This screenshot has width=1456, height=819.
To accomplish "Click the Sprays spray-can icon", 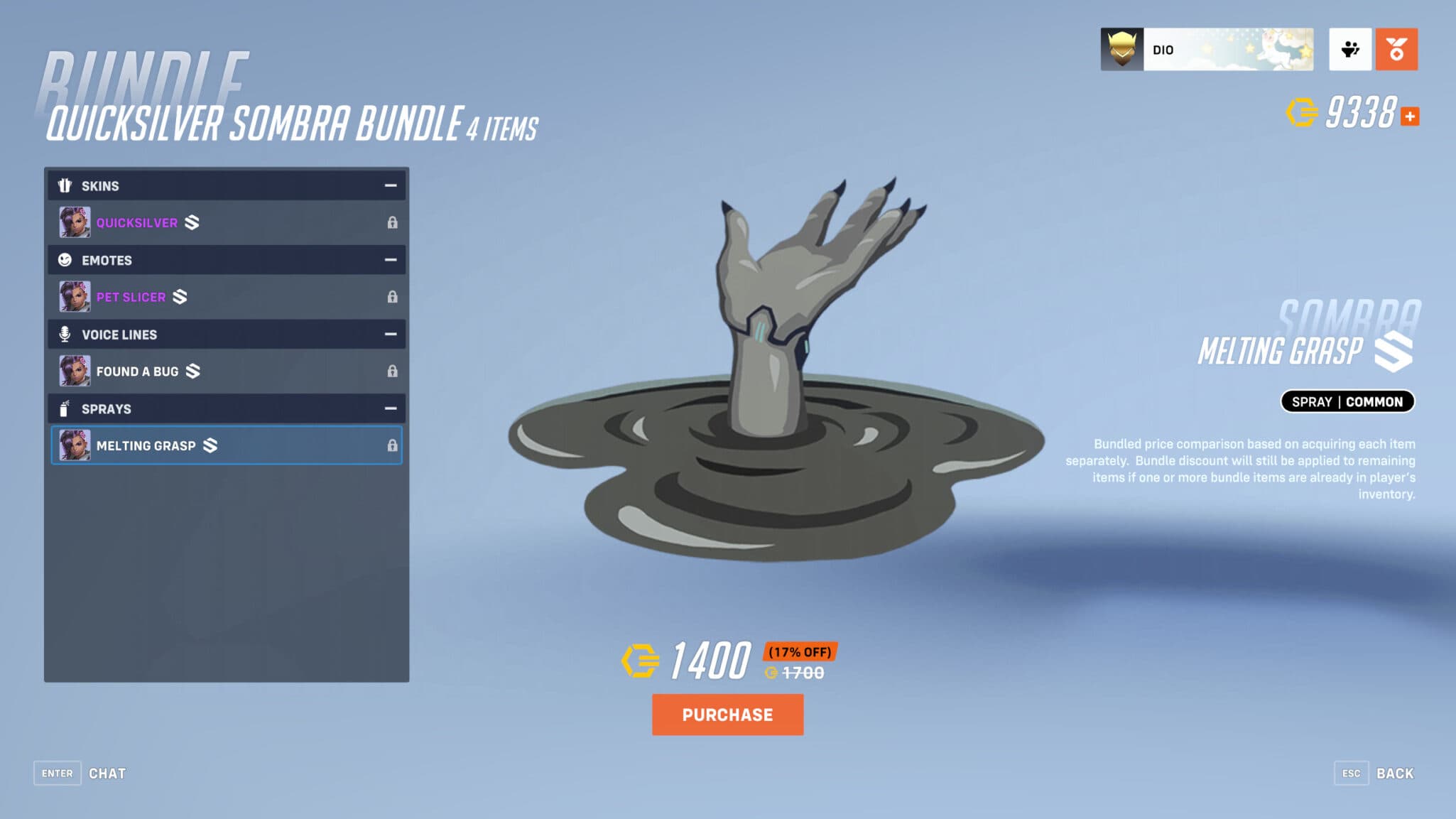I will tap(65, 409).
